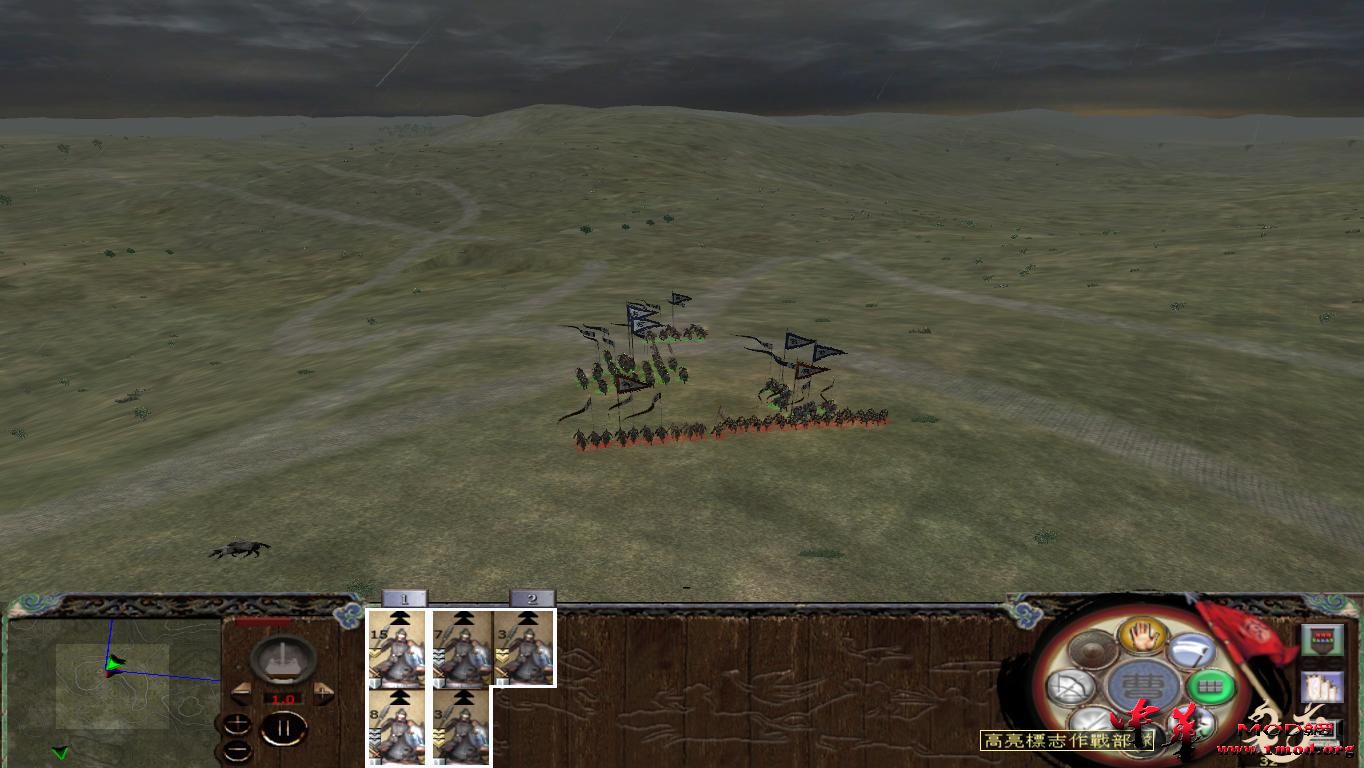Click the minimap zoom-in plus icon
Viewport: 1364px width, 768px height.
237,722
